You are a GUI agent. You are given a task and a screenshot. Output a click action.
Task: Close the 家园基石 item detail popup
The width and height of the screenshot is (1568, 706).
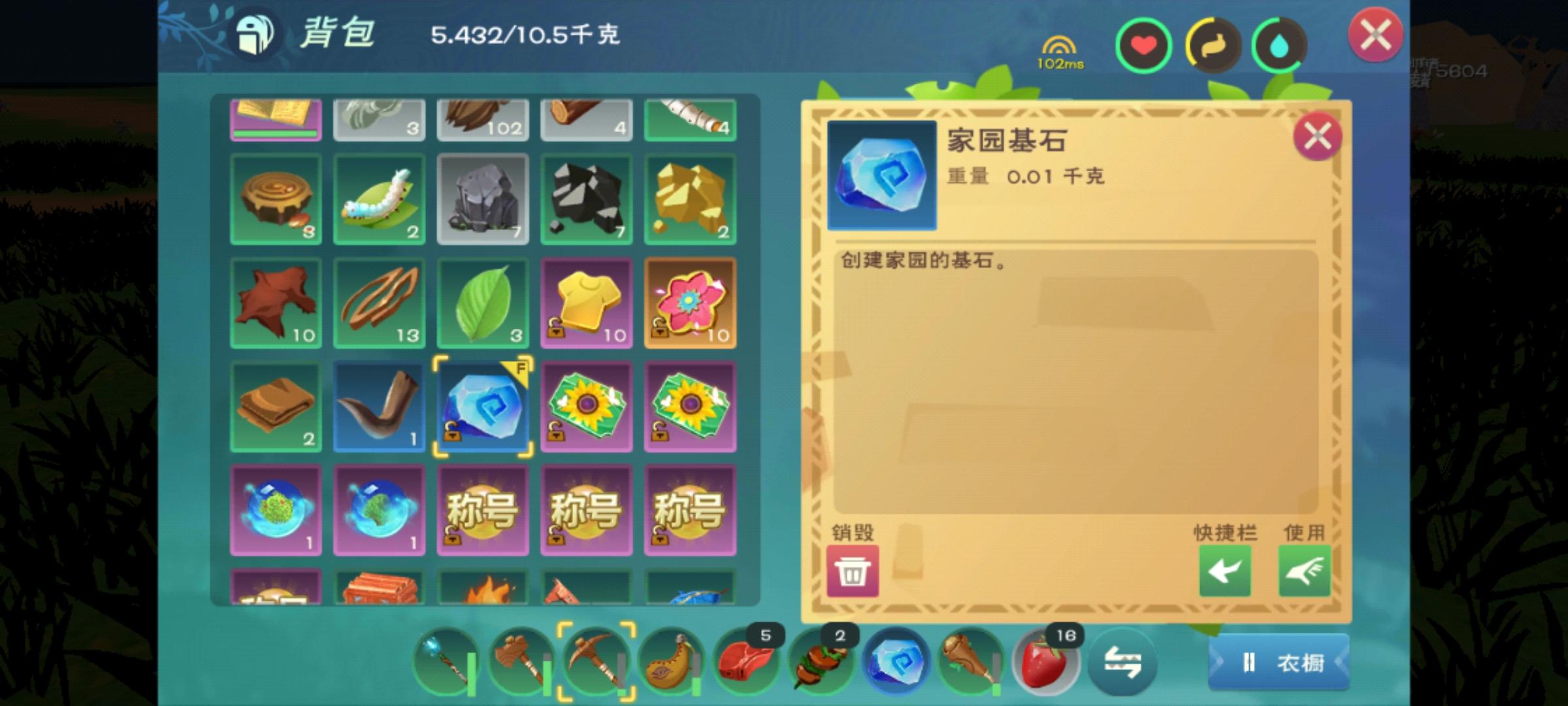coord(1319,137)
